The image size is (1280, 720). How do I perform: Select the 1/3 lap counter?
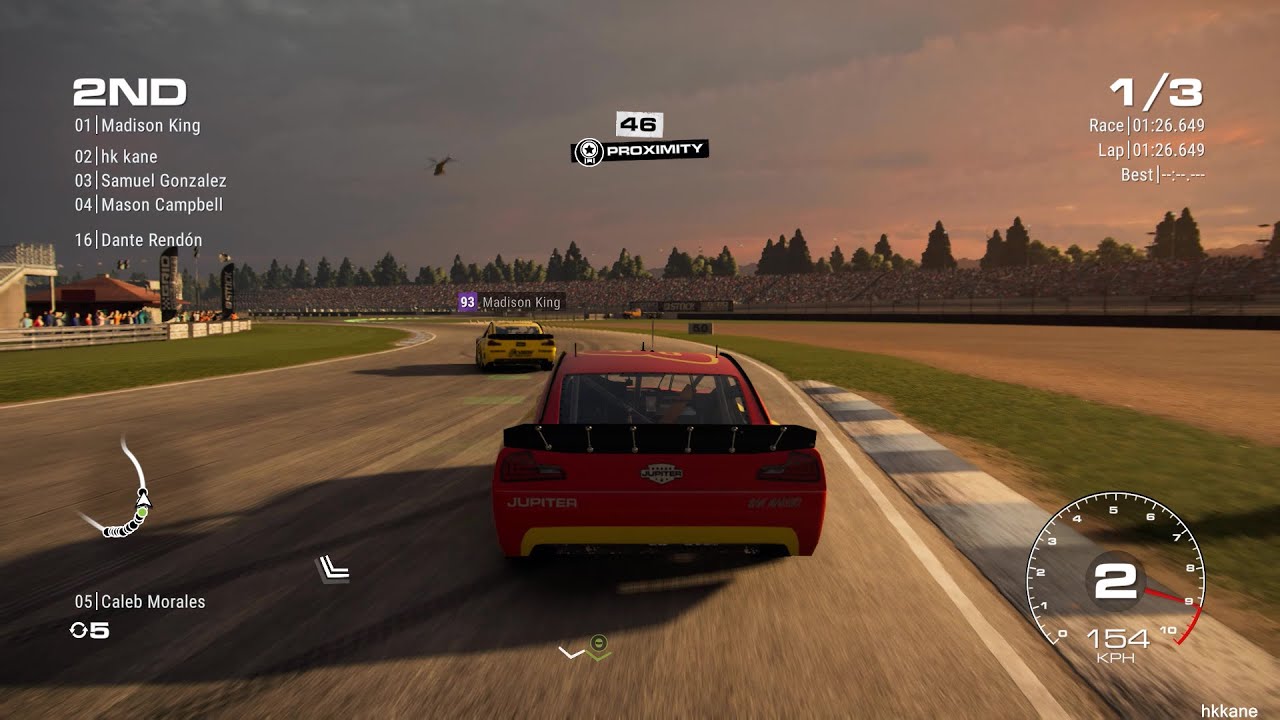click(x=1159, y=91)
